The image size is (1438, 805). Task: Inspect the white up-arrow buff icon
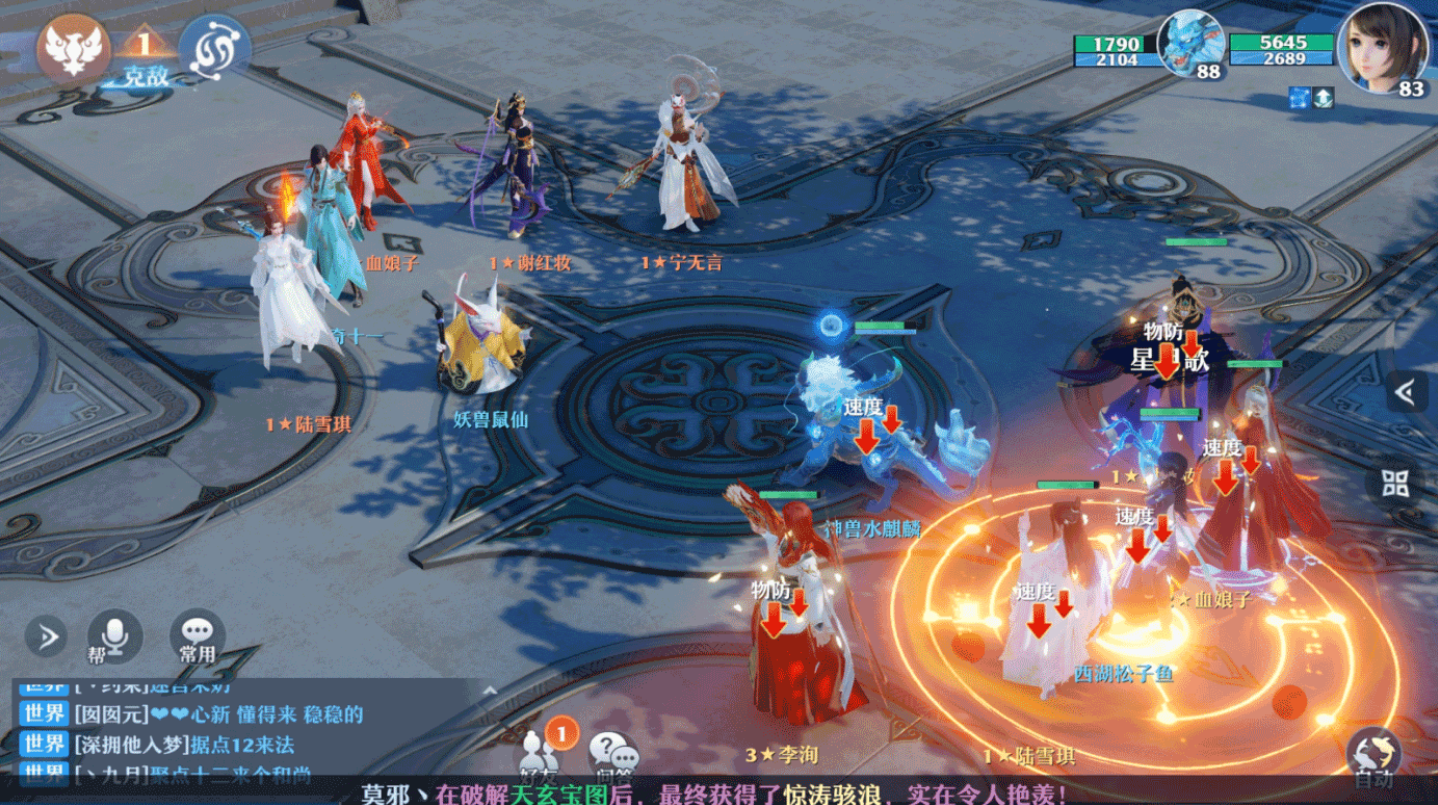1323,98
